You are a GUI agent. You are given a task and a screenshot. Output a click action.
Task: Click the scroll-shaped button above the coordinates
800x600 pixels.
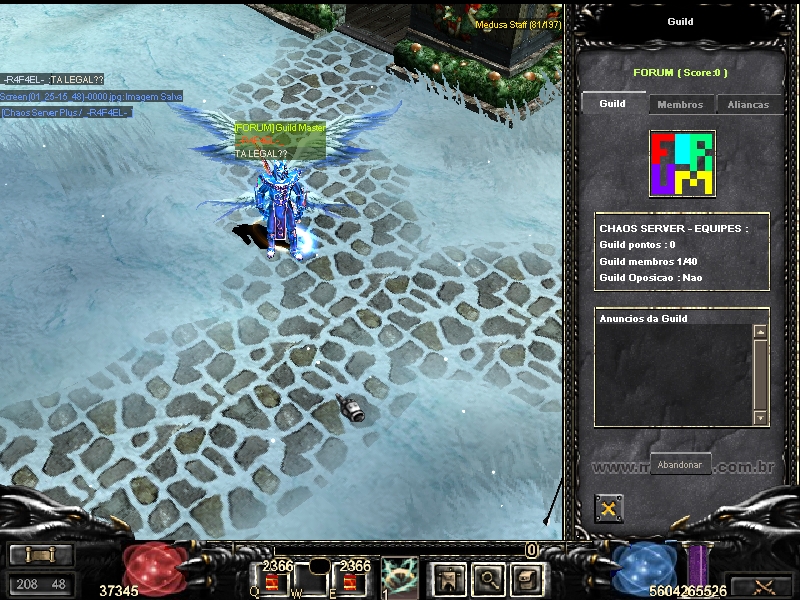click(40, 555)
